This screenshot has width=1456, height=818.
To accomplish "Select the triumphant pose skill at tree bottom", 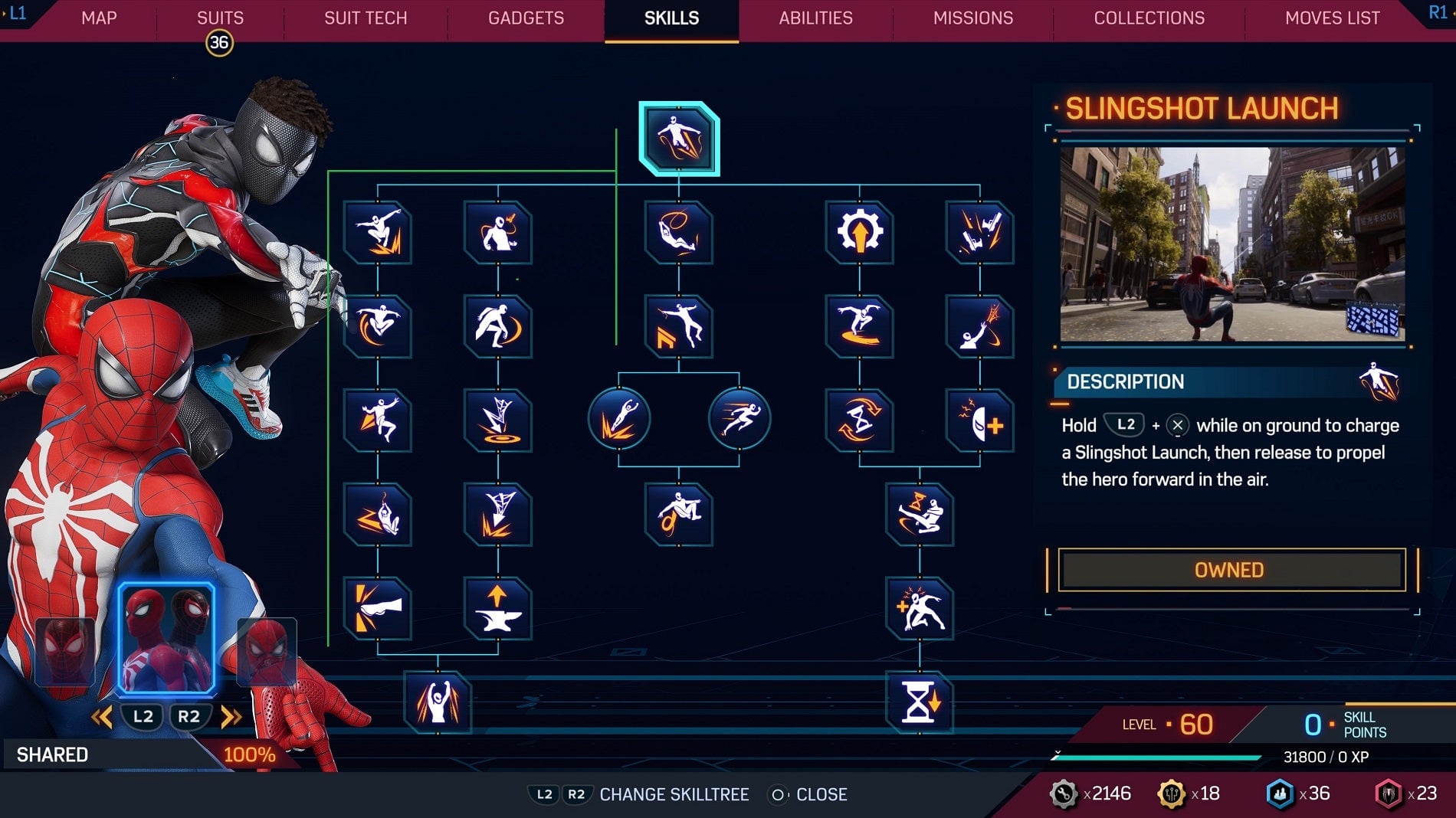I will (x=439, y=702).
